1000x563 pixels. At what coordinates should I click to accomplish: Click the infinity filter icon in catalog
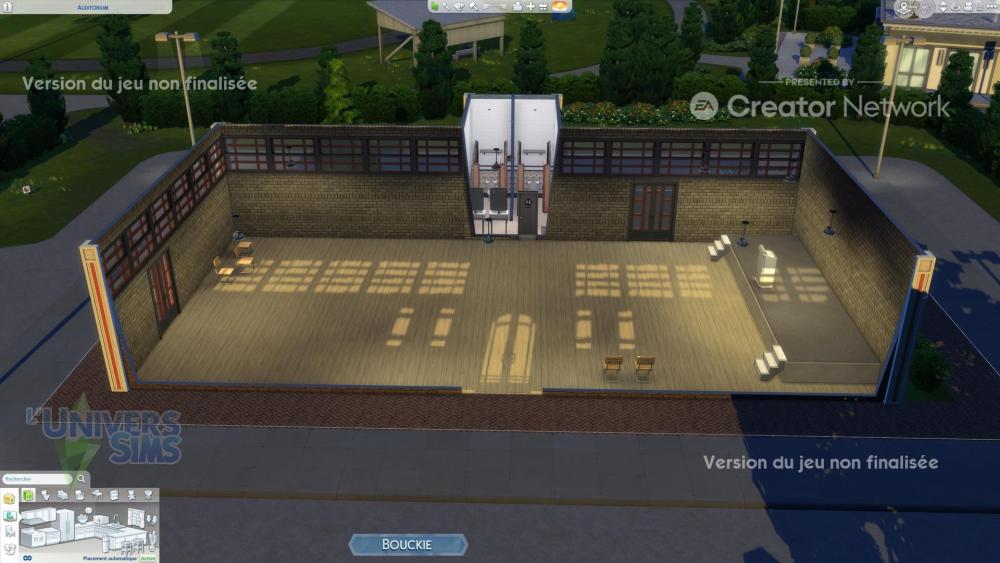tap(28, 557)
